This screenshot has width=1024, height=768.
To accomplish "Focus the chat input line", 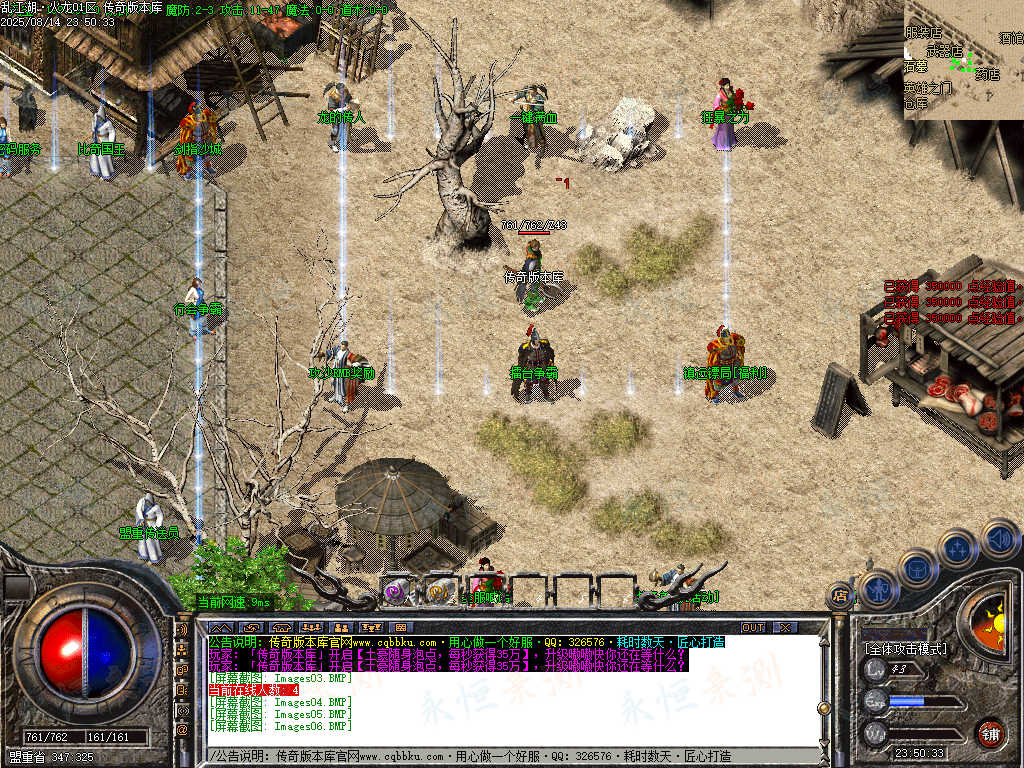I will (500, 756).
